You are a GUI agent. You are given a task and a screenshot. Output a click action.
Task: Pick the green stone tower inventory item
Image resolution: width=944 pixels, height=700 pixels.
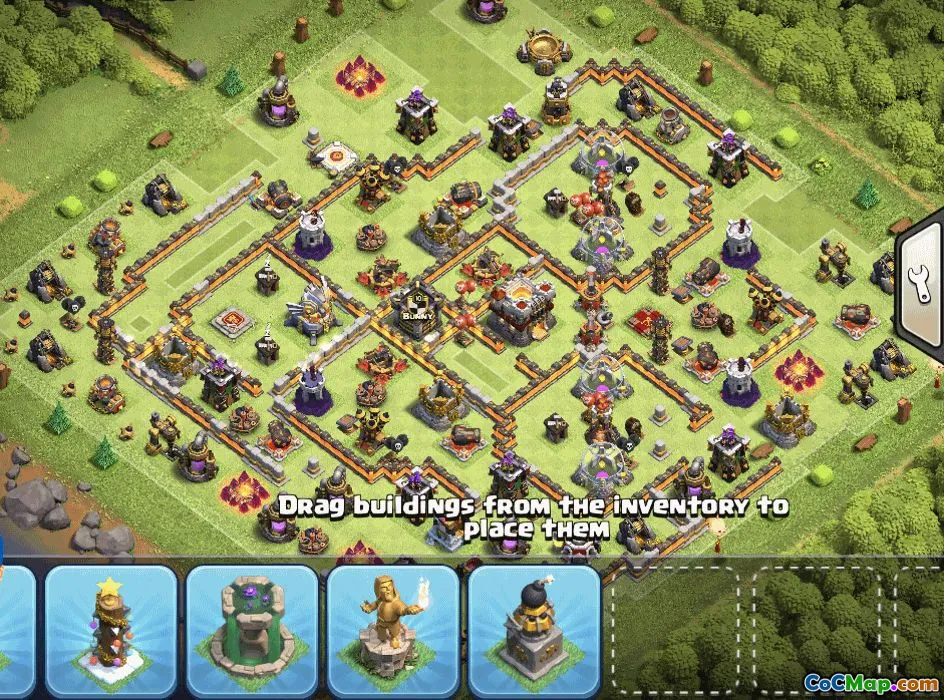coord(252,630)
